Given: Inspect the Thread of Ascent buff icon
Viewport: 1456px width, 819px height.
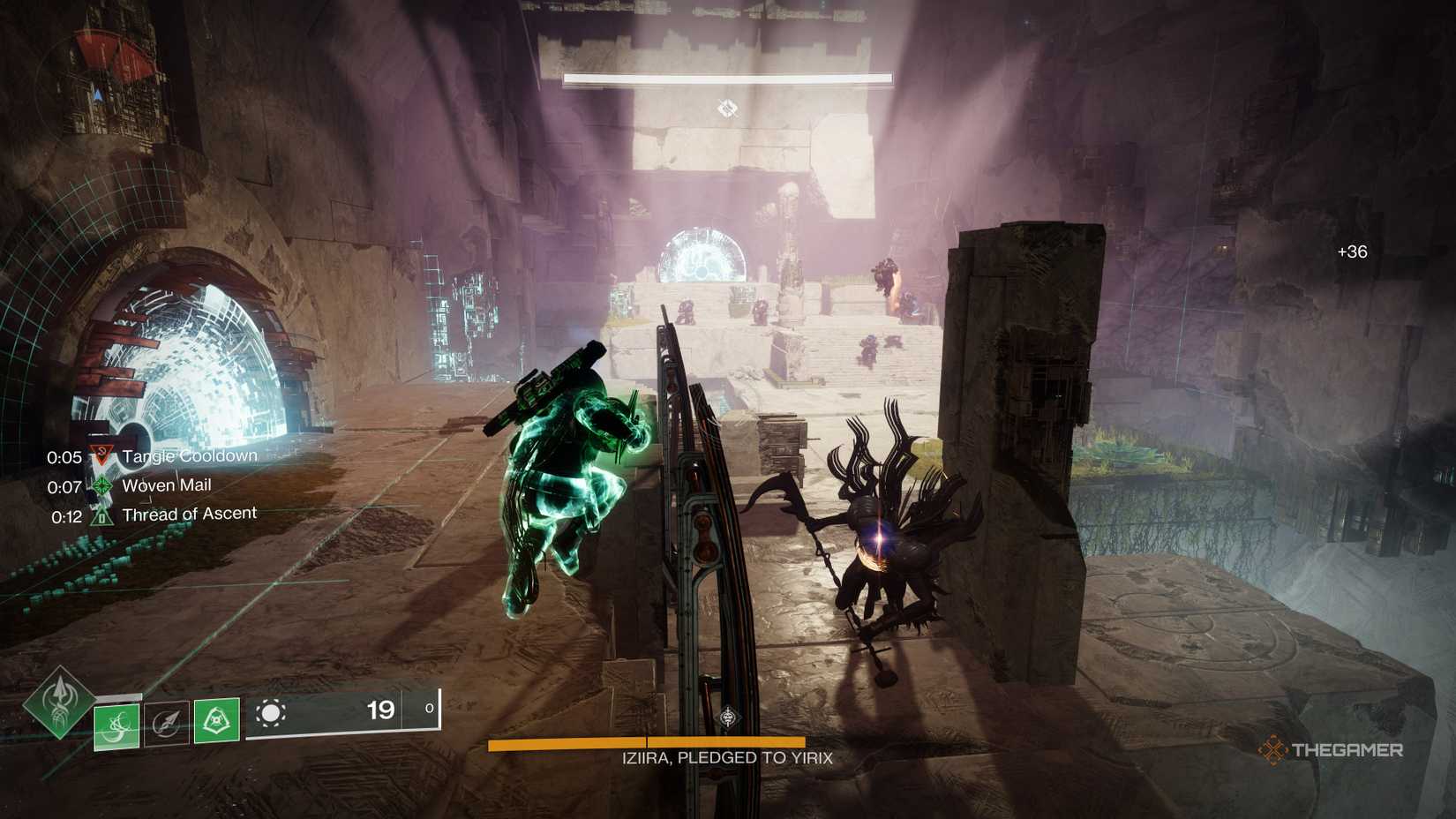Looking at the screenshot, I should [102, 516].
